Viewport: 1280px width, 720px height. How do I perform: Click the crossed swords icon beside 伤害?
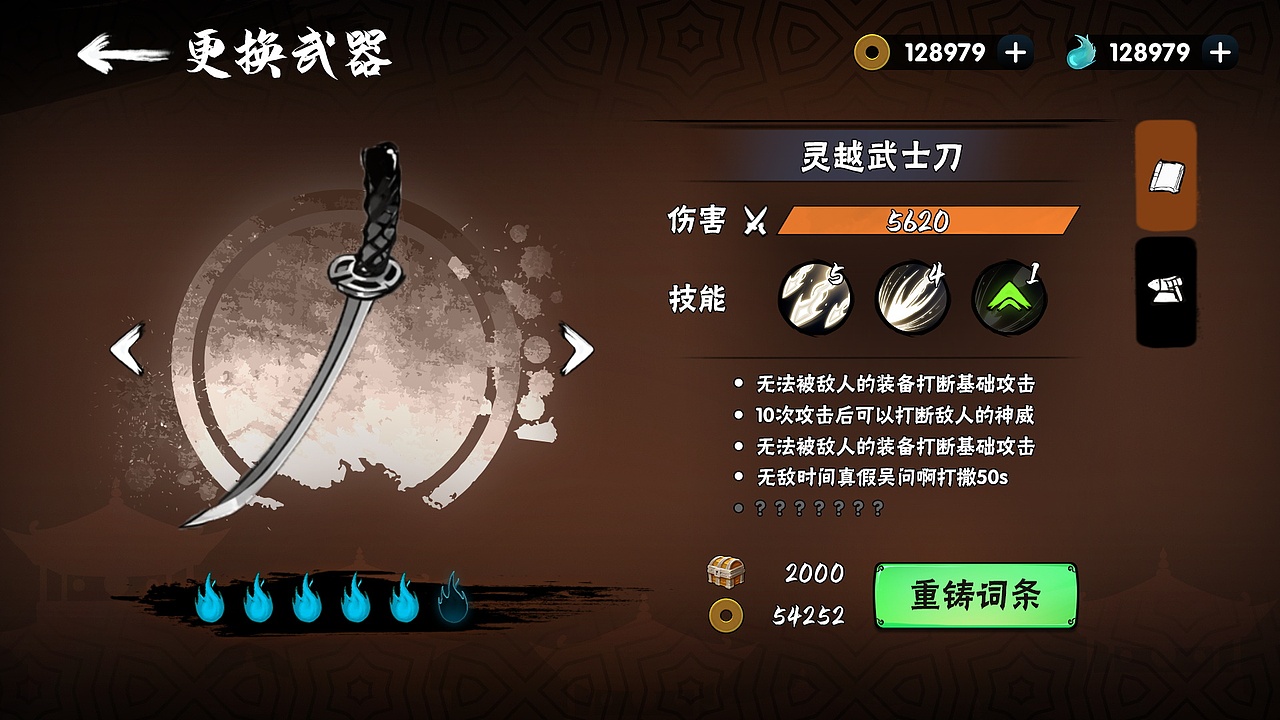point(757,222)
